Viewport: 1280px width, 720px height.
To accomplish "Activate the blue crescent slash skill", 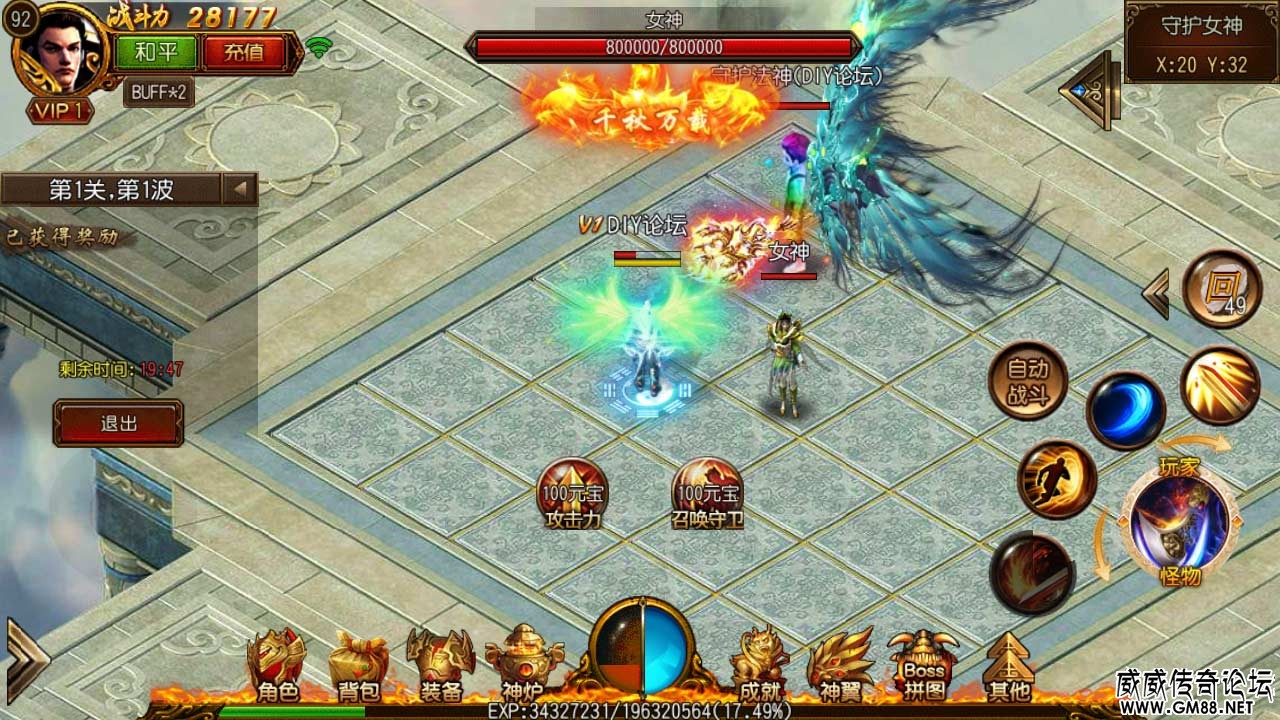I will click(x=1125, y=410).
